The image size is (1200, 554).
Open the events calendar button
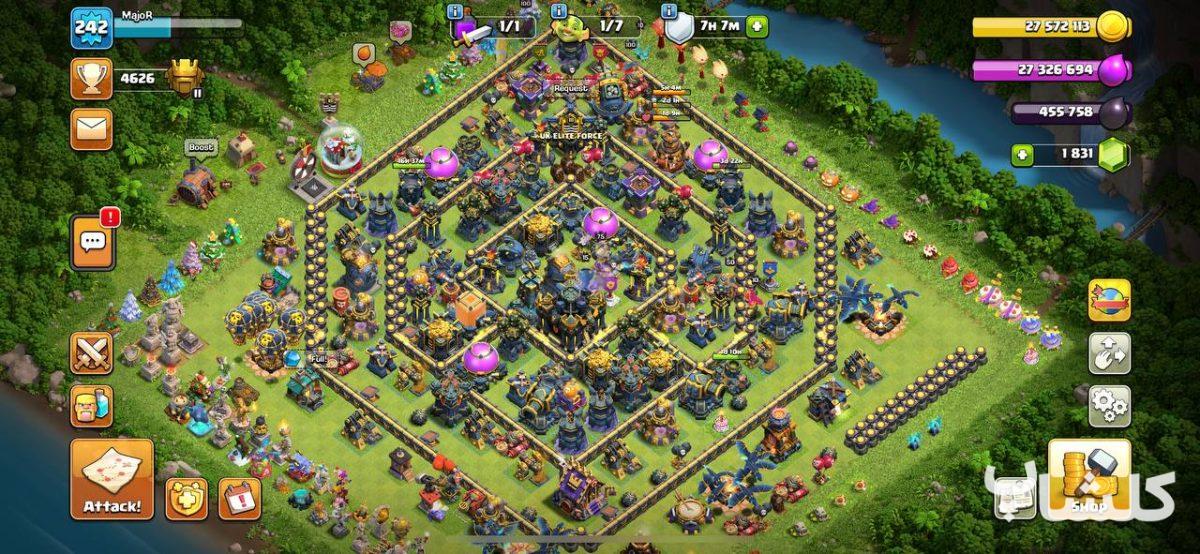pos(239,498)
